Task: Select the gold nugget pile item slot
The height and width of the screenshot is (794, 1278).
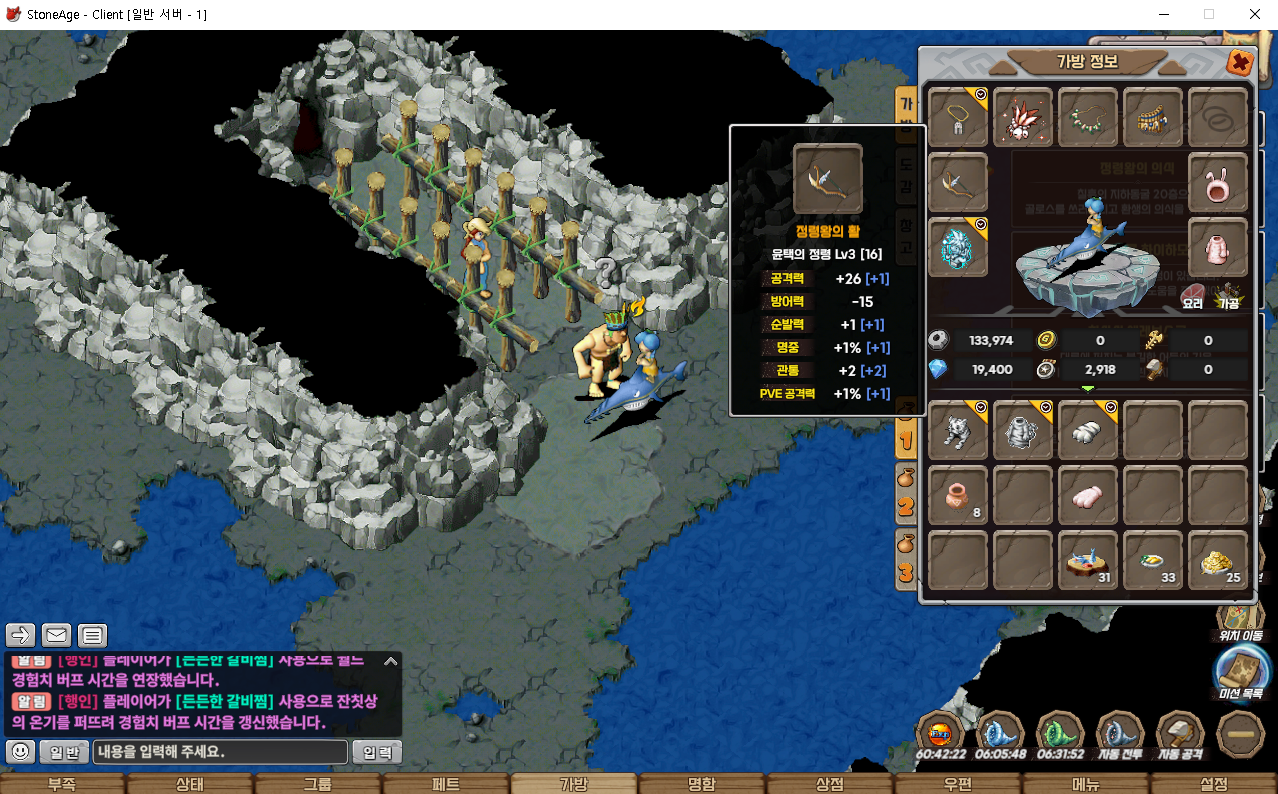Action: tap(1218, 561)
